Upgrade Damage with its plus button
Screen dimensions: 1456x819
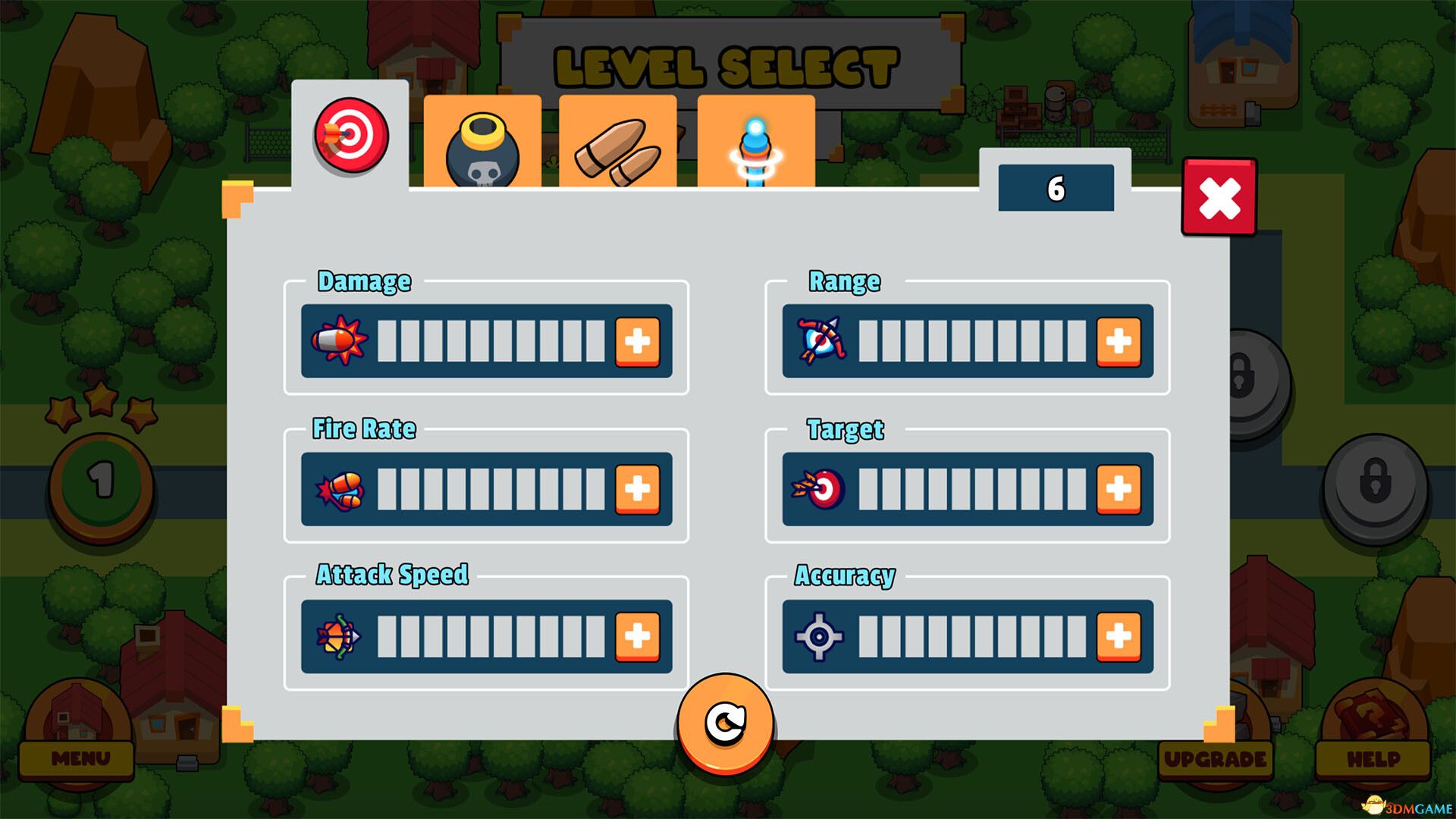[639, 341]
